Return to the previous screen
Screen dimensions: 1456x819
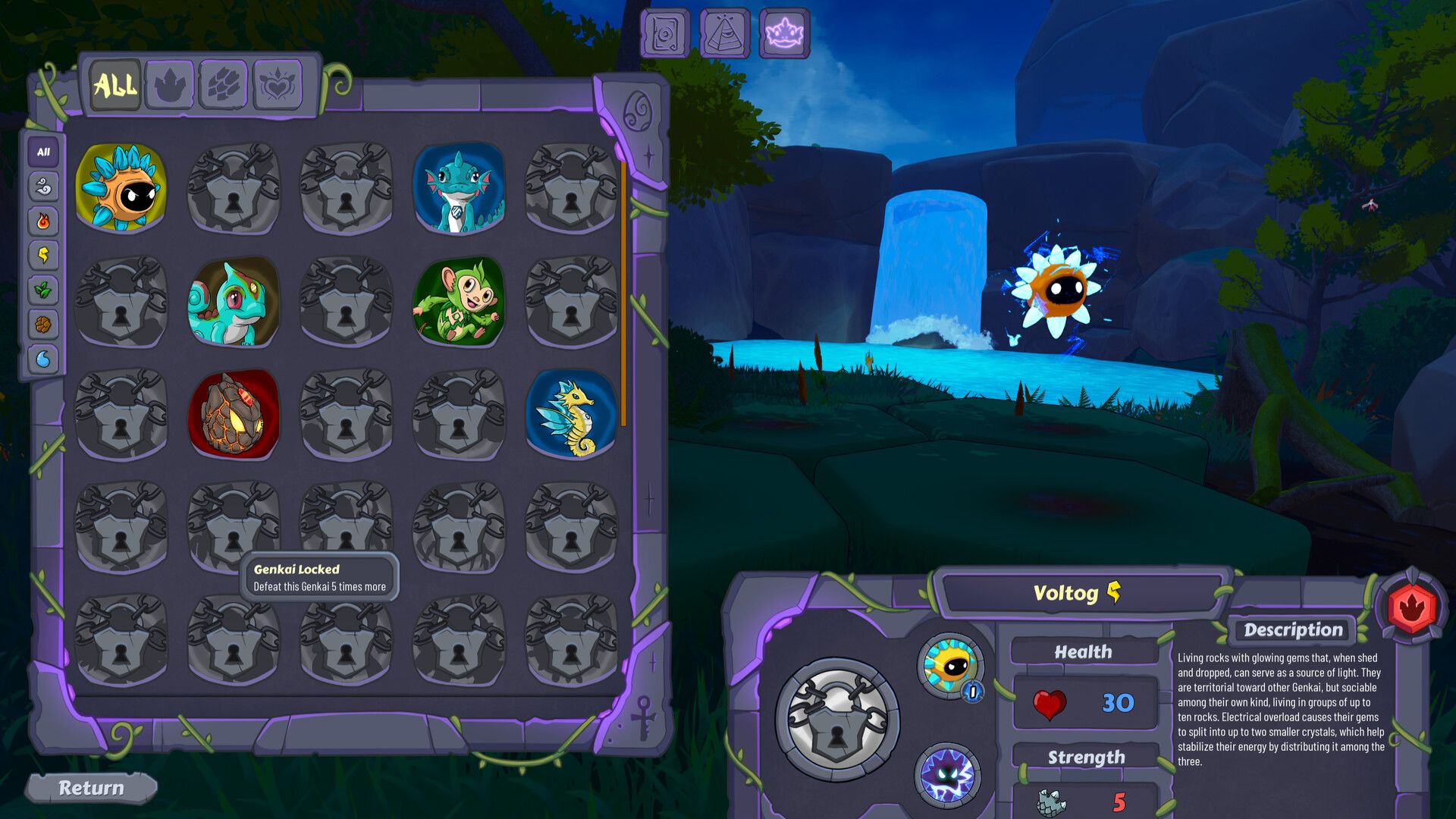(91, 789)
